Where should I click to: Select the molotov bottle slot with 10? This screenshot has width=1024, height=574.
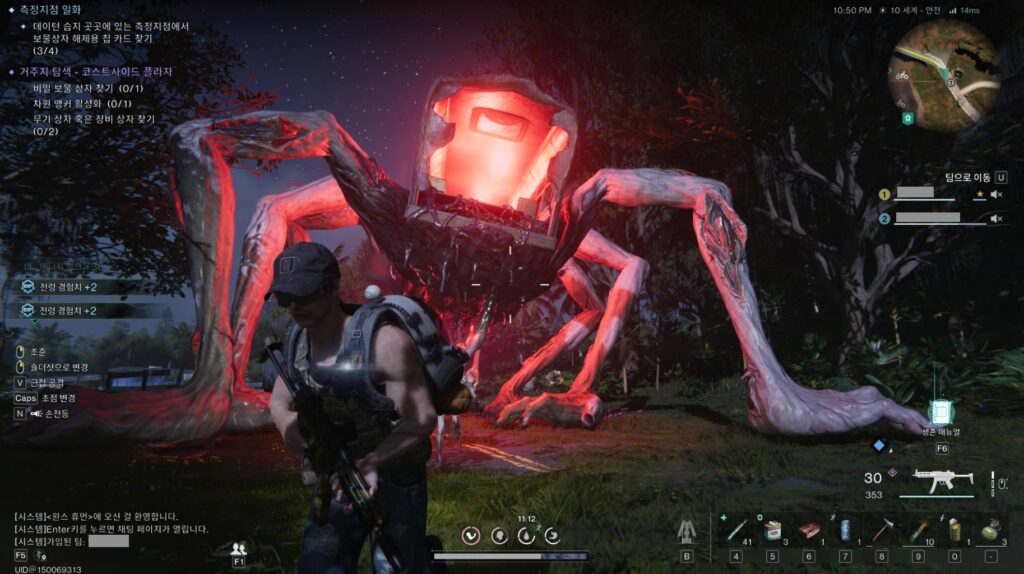[x=918, y=530]
